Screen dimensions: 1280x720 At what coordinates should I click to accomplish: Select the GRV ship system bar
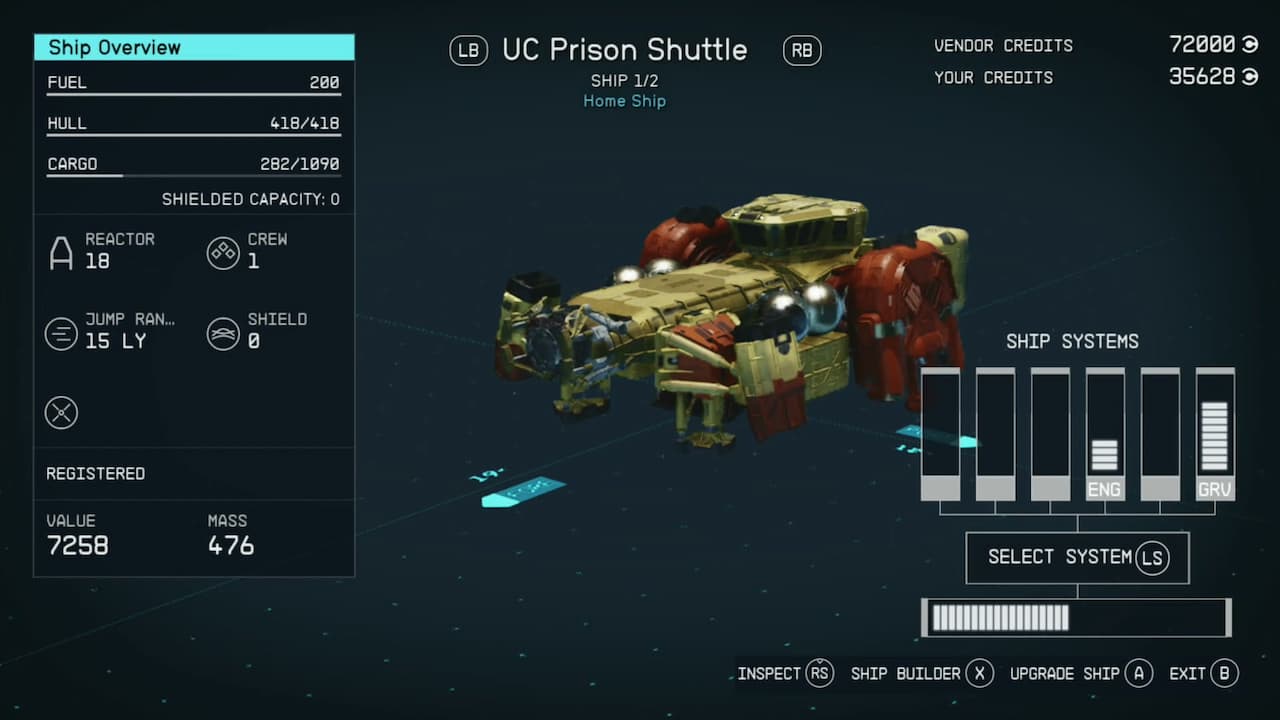pos(1215,434)
